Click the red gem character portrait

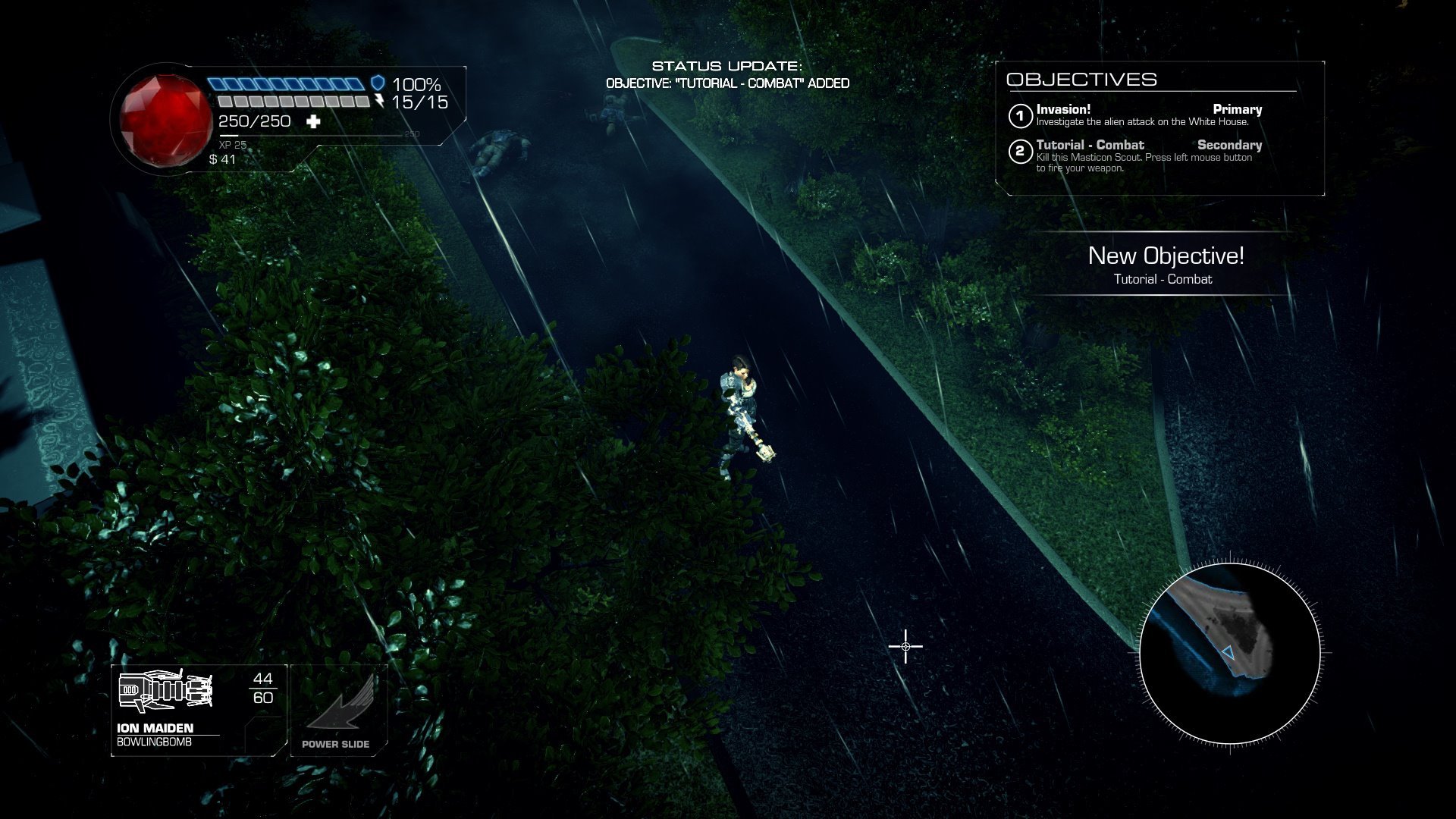coord(166,117)
